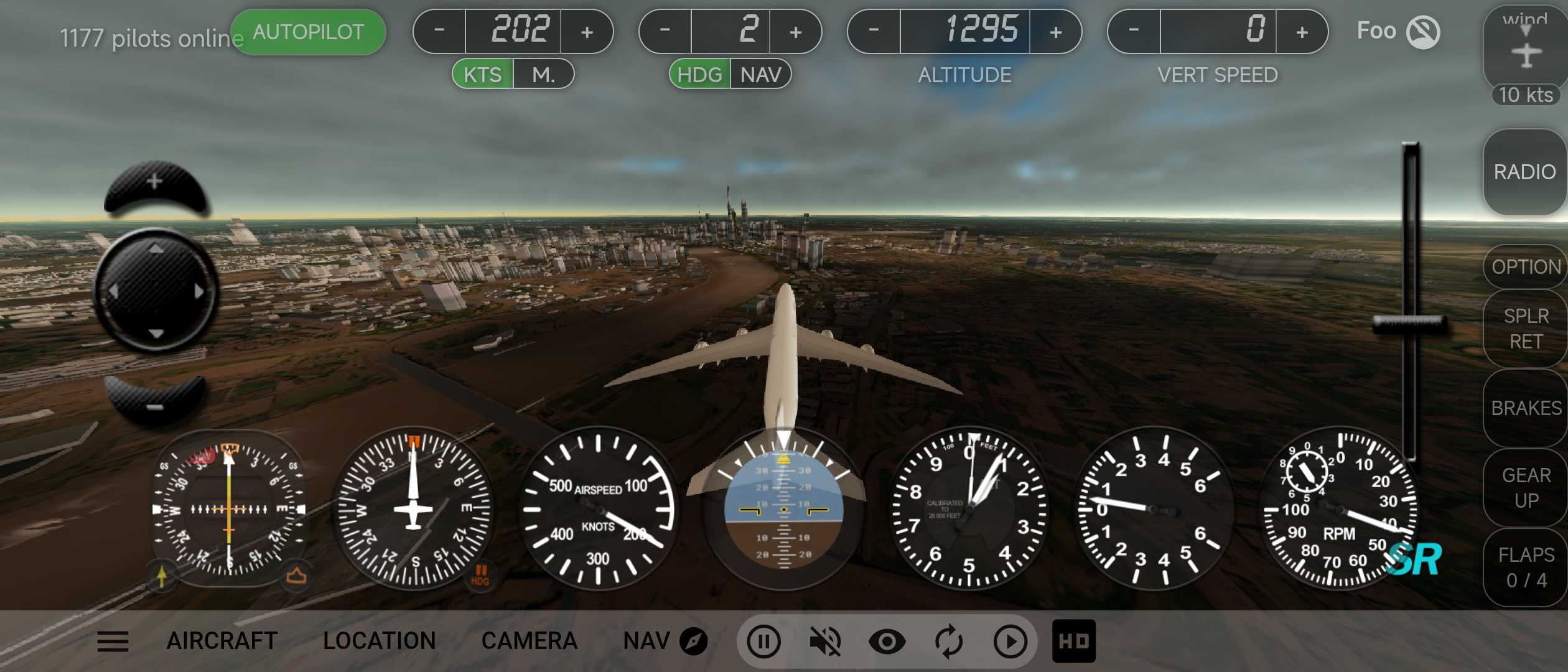Viewport: 1568px width, 672px height.
Task: Open the hamburger main menu
Action: 113,641
